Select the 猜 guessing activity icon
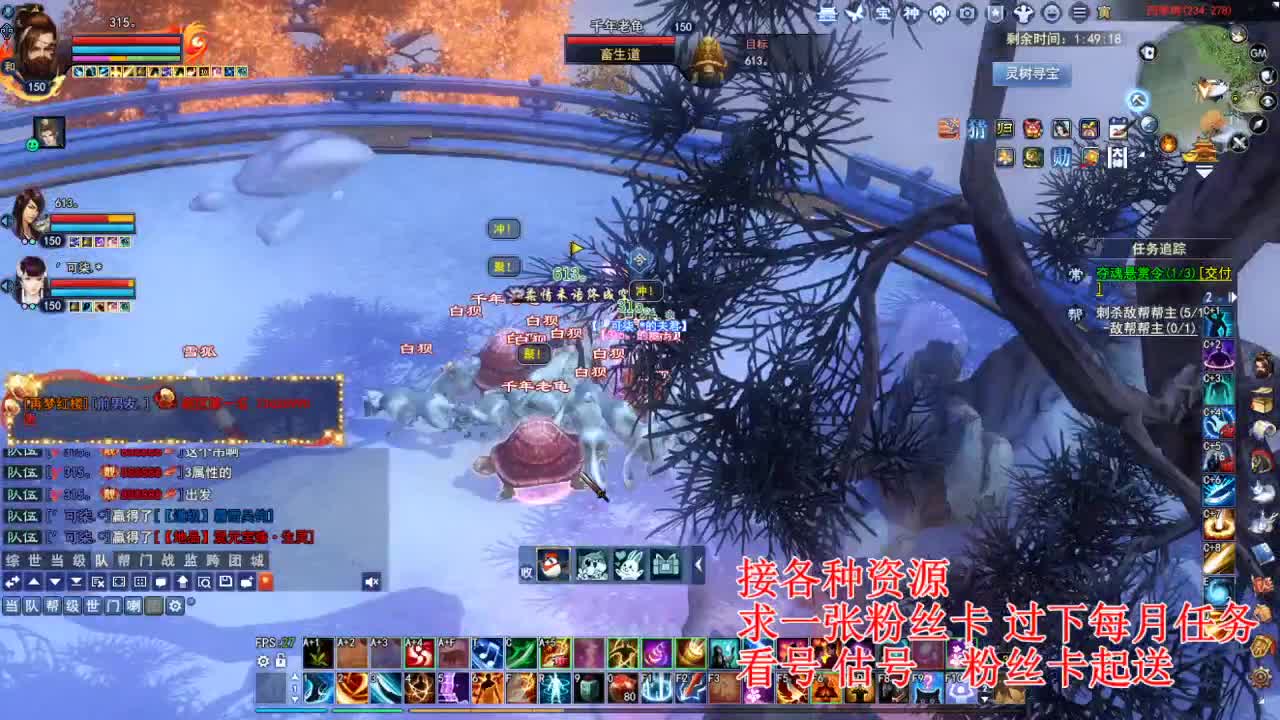Screen dimensions: 1280x720 coord(978,128)
